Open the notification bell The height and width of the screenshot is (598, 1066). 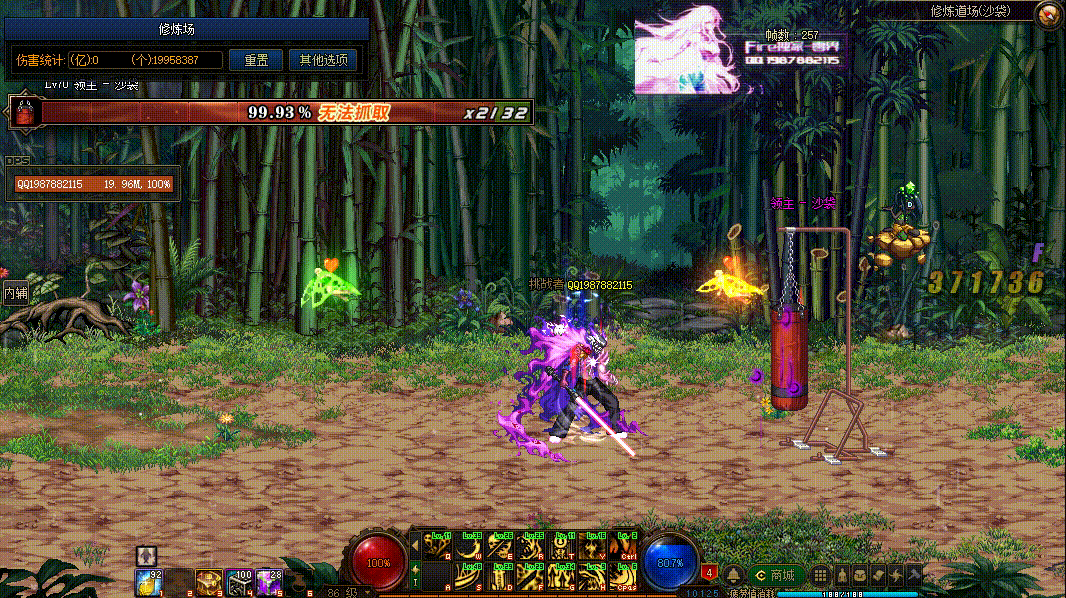point(733,575)
